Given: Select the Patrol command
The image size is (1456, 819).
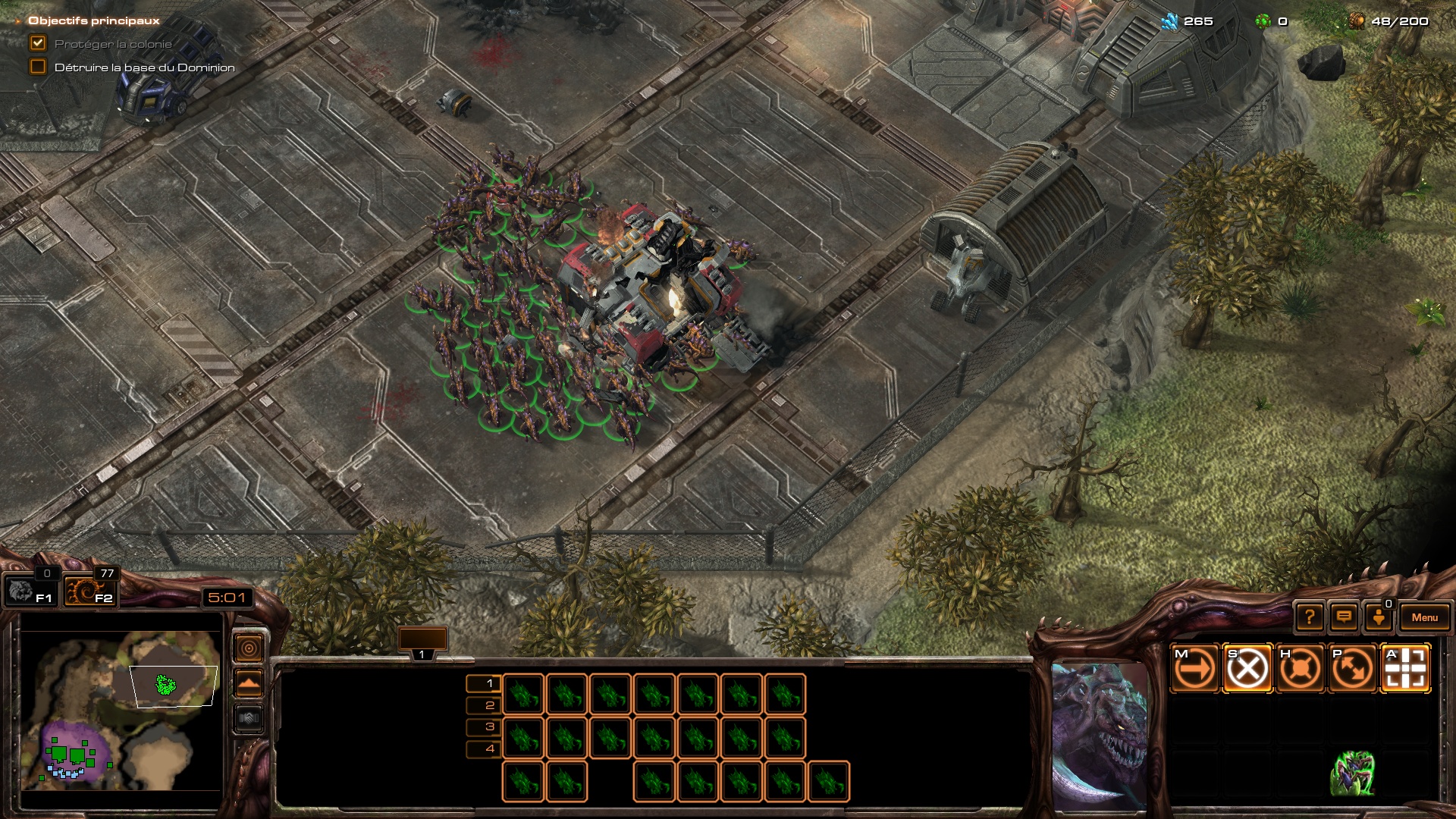Looking at the screenshot, I should coord(1353,669).
